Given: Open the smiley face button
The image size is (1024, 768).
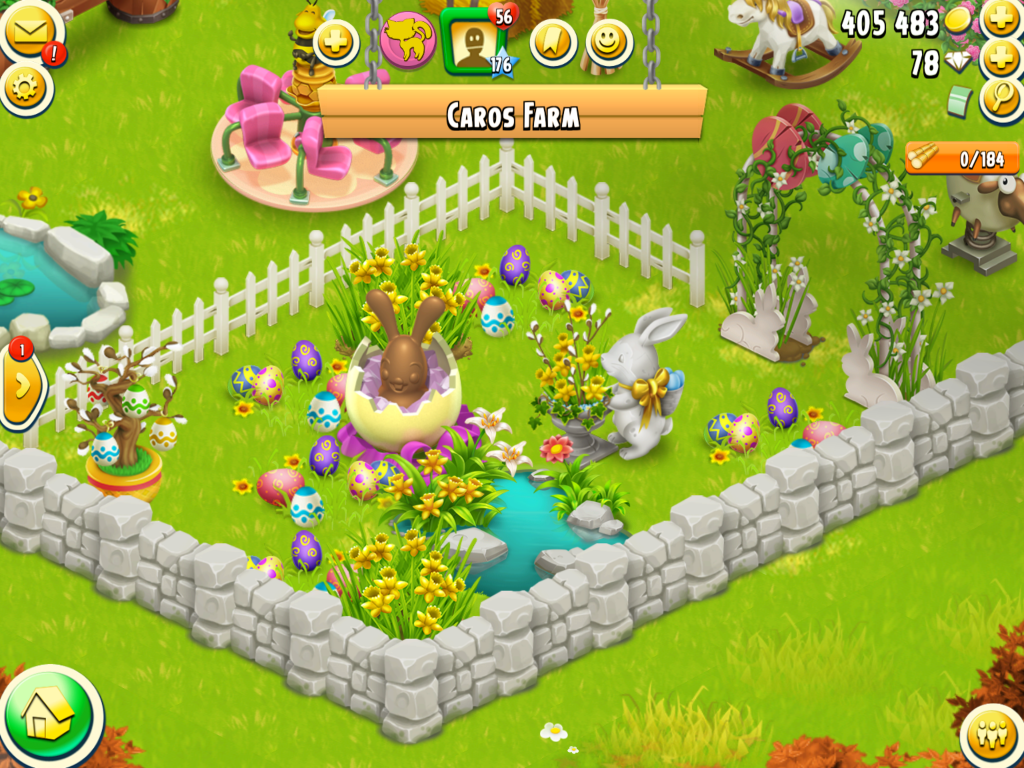Looking at the screenshot, I should click(609, 42).
